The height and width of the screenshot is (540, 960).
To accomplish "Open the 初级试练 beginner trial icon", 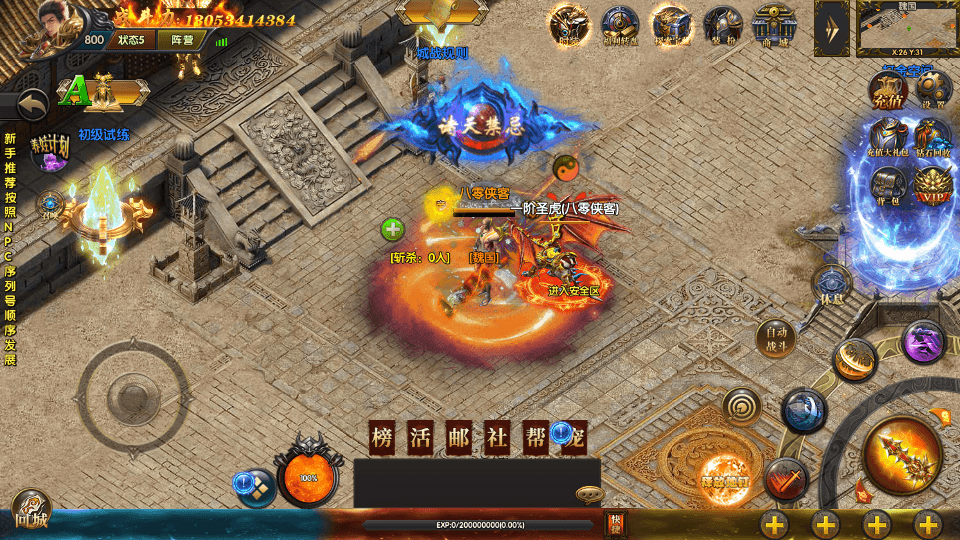I will [x=104, y=93].
